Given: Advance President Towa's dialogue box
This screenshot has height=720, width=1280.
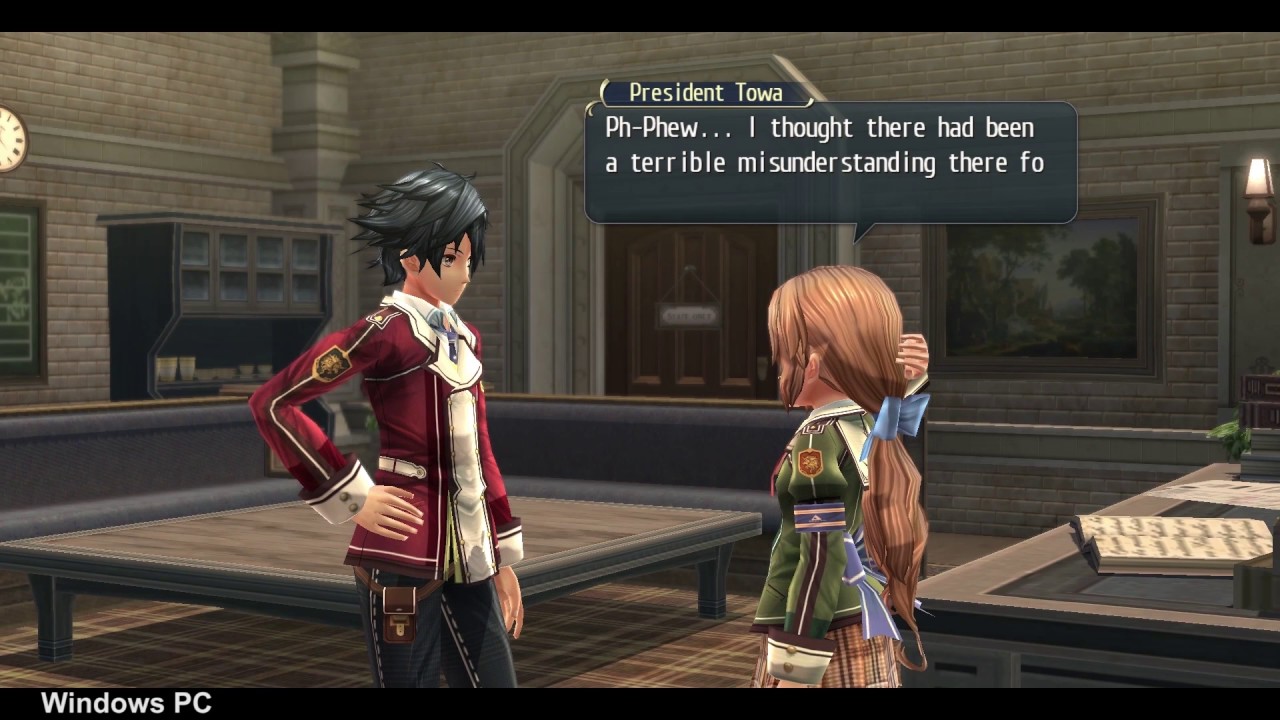Looking at the screenshot, I should [x=830, y=162].
